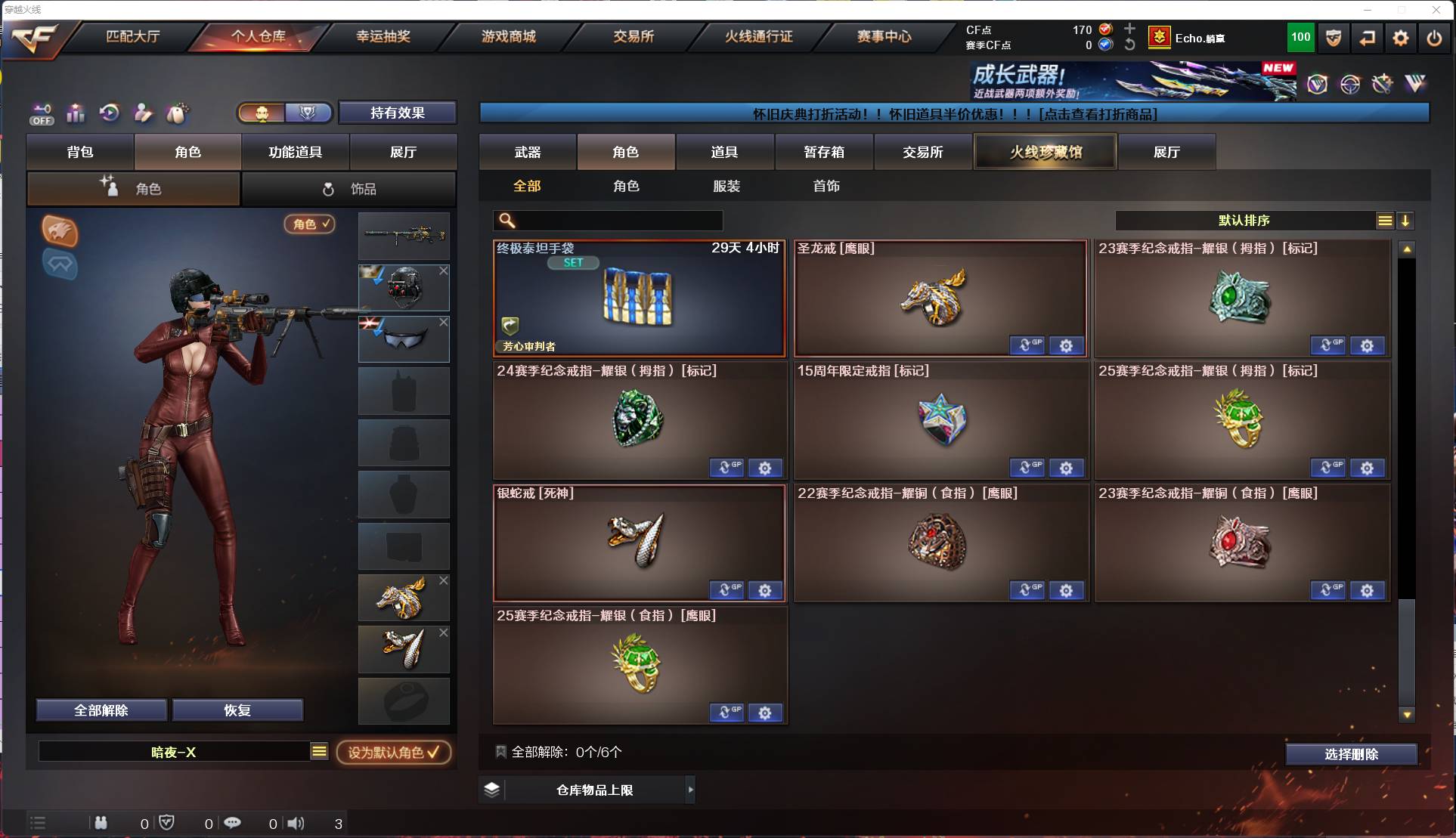
Task: Open the CF security shield icon near settings
Action: 1333,37
